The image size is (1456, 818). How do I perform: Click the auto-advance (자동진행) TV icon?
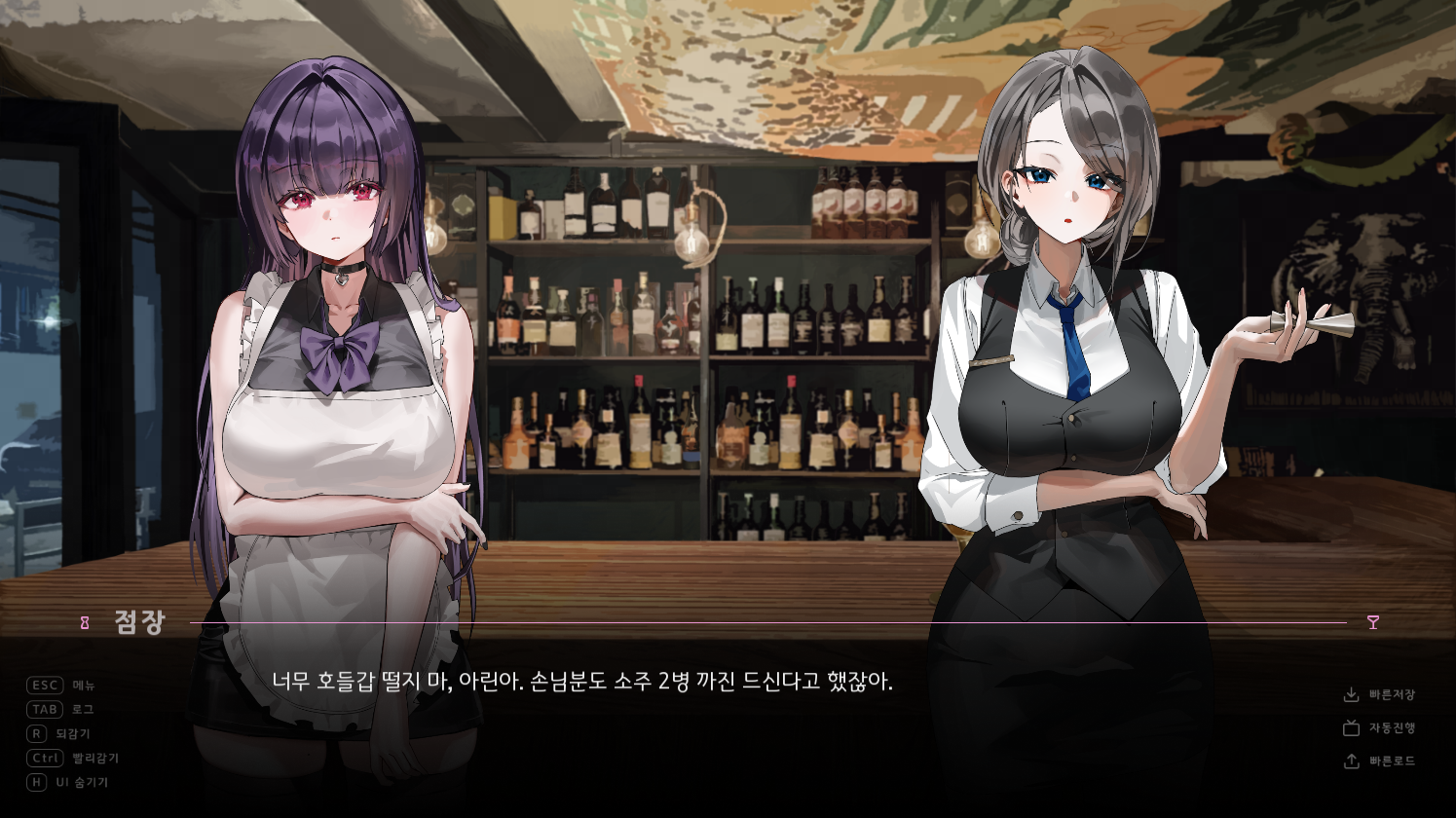pos(1353,727)
